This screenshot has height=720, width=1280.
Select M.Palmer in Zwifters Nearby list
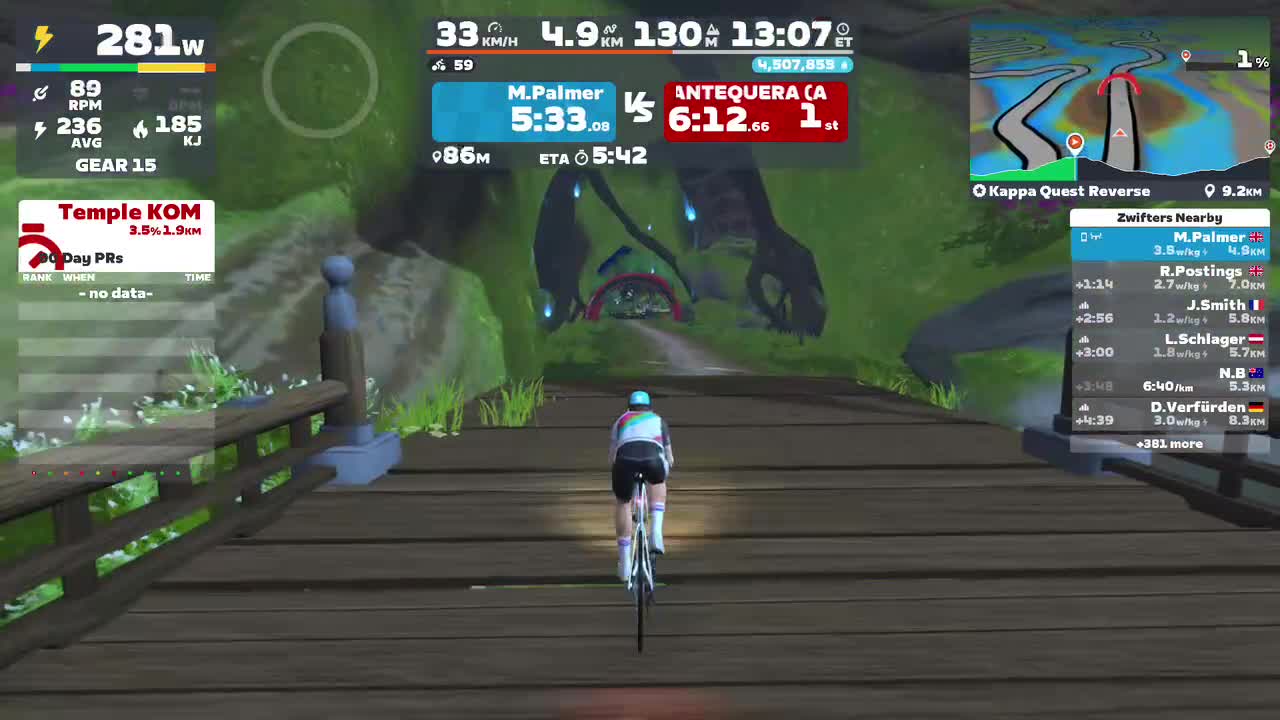[1170, 243]
